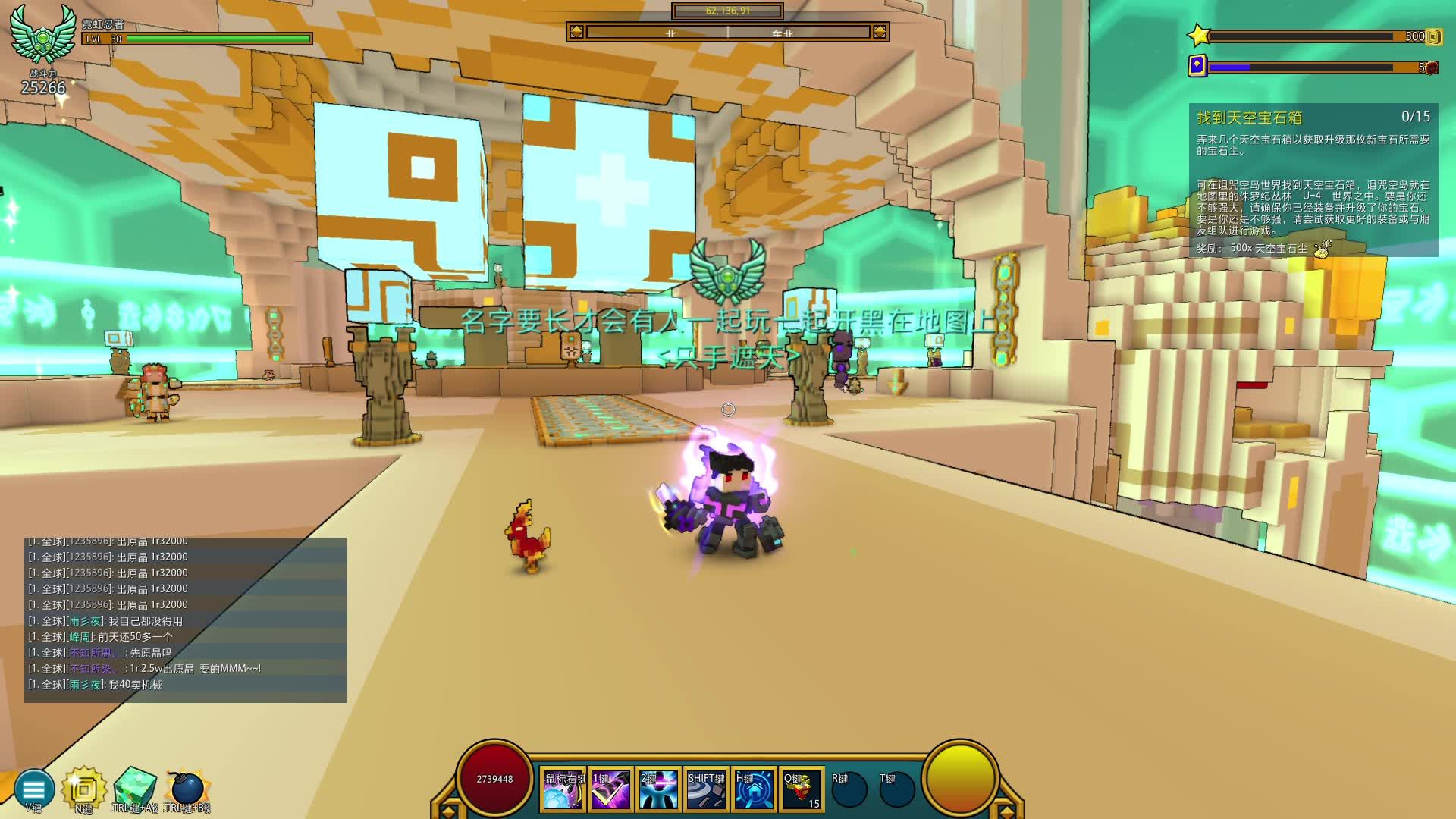Click the winged emblem character badge

point(43,34)
